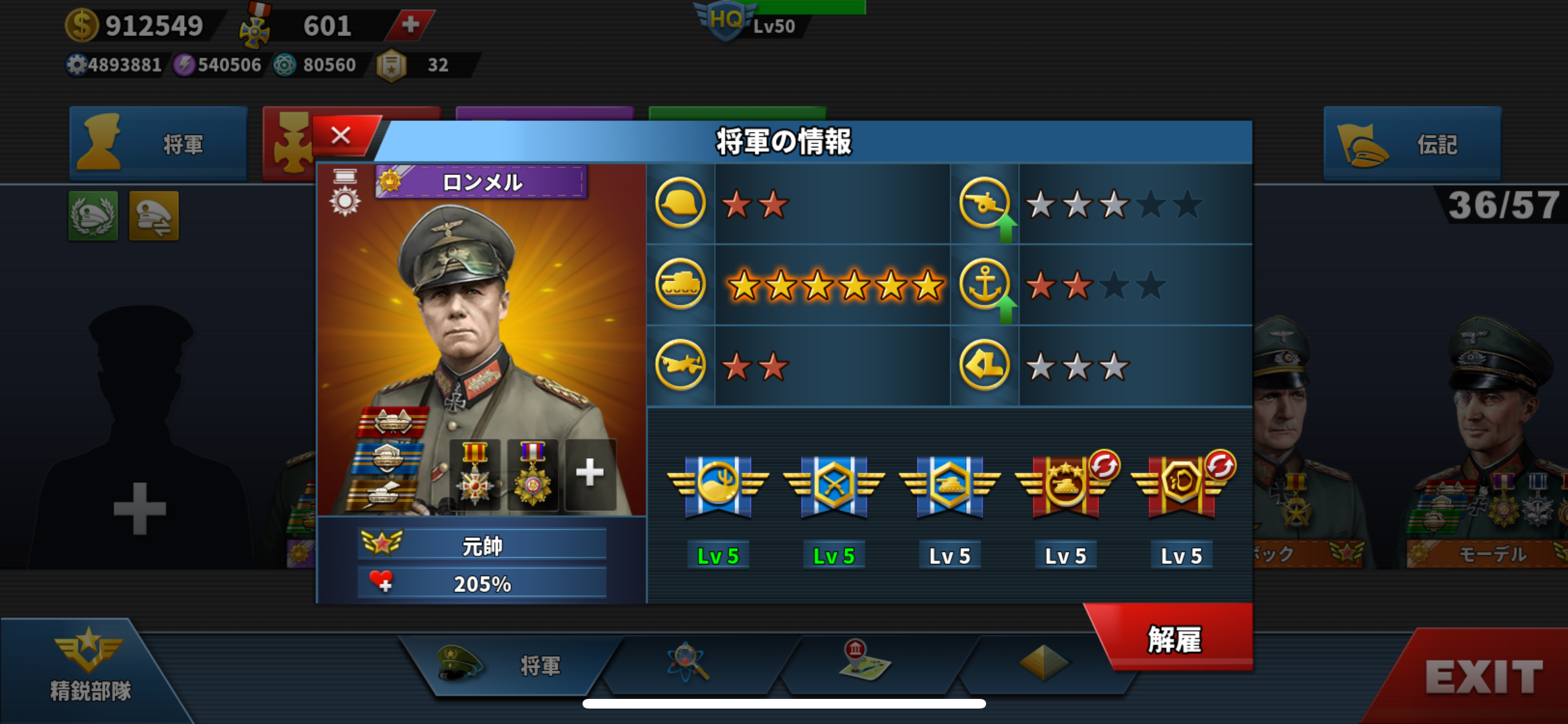This screenshot has height=724, width=1568.
Task: Add a general to the empty silhouette slot
Action: [140, 508]
